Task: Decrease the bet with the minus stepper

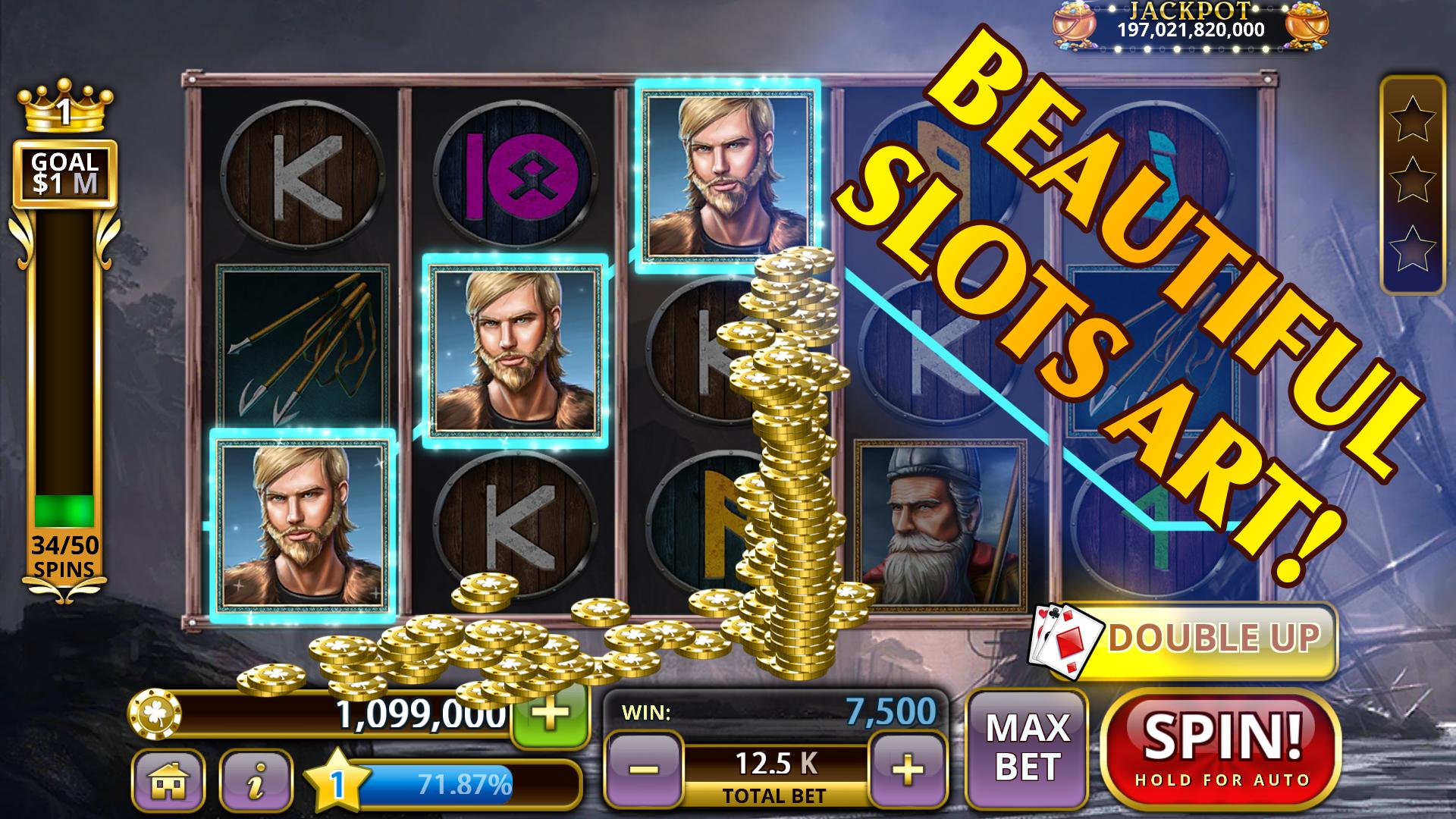Action: (645, 767)
